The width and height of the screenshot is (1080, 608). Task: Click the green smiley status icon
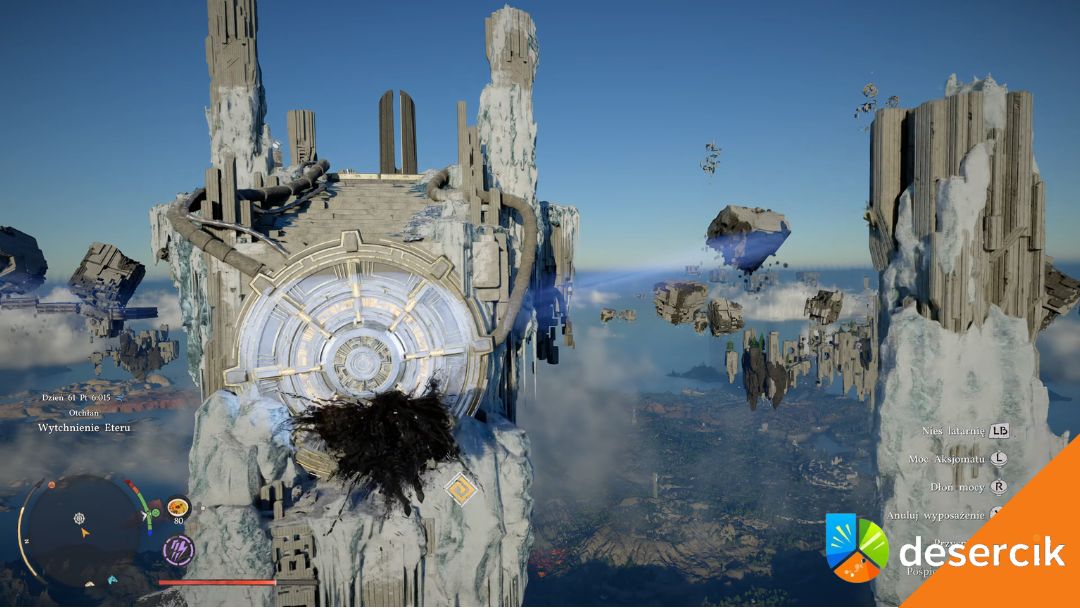tap(155, 514)
